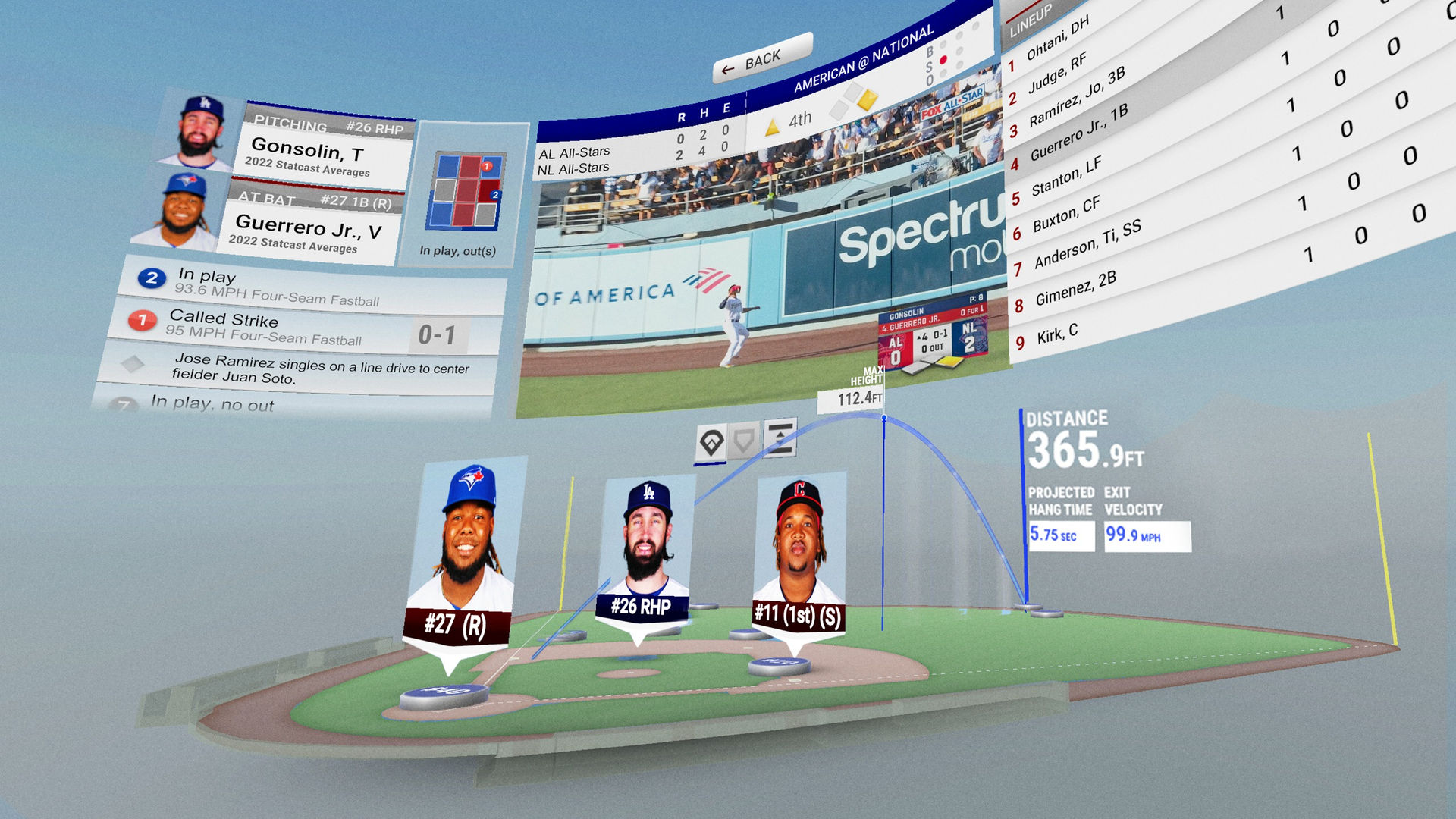Click pitch marker 2 in the strike zone grid

[496, 195]
